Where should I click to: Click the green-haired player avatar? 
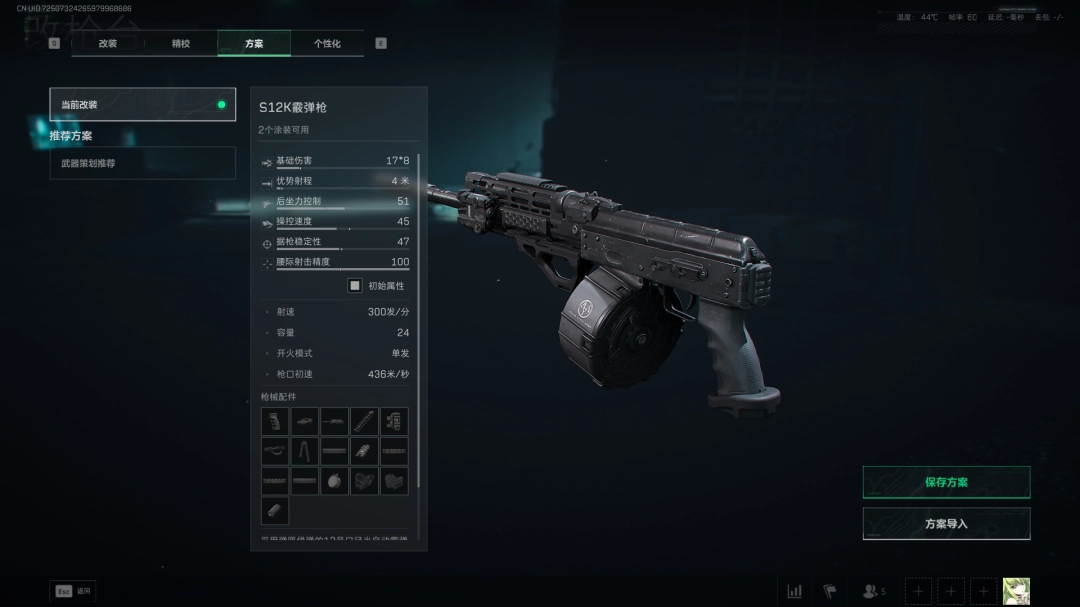1016,591
